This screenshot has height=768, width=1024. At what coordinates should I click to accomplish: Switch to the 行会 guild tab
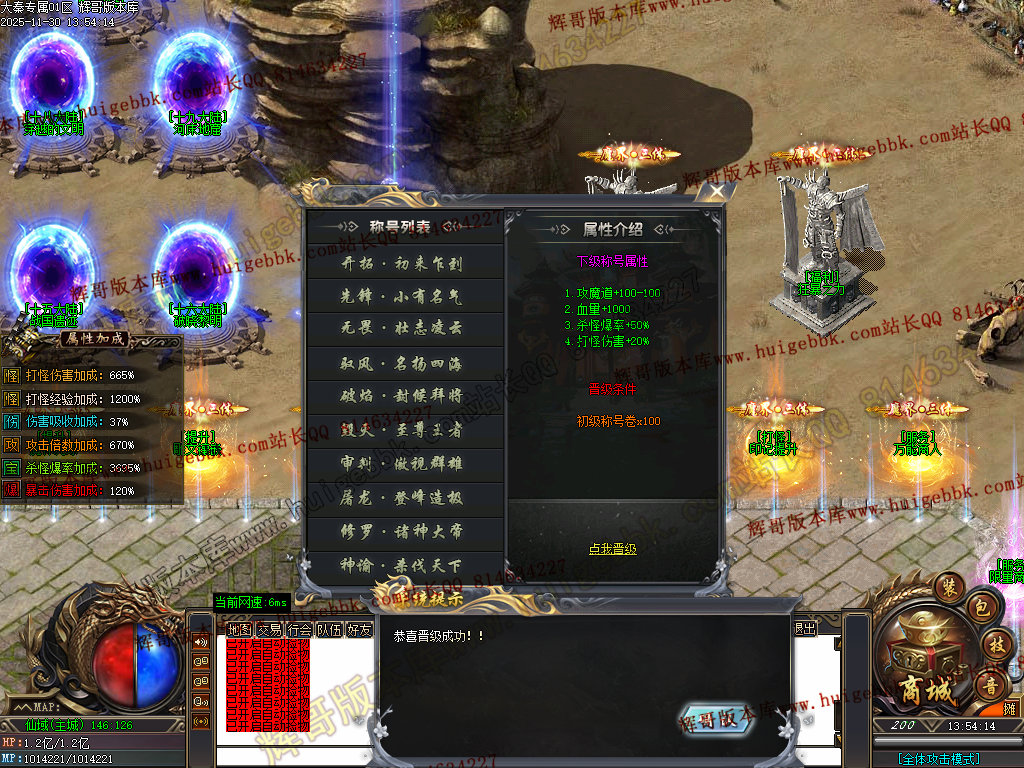tap(299, 630)
